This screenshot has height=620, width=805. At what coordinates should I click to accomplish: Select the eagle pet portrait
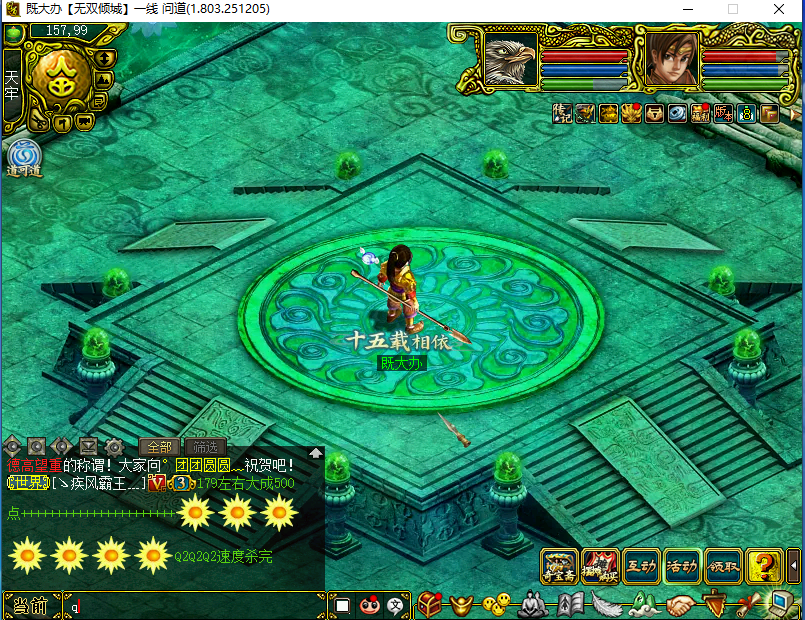tap(511, 60)
